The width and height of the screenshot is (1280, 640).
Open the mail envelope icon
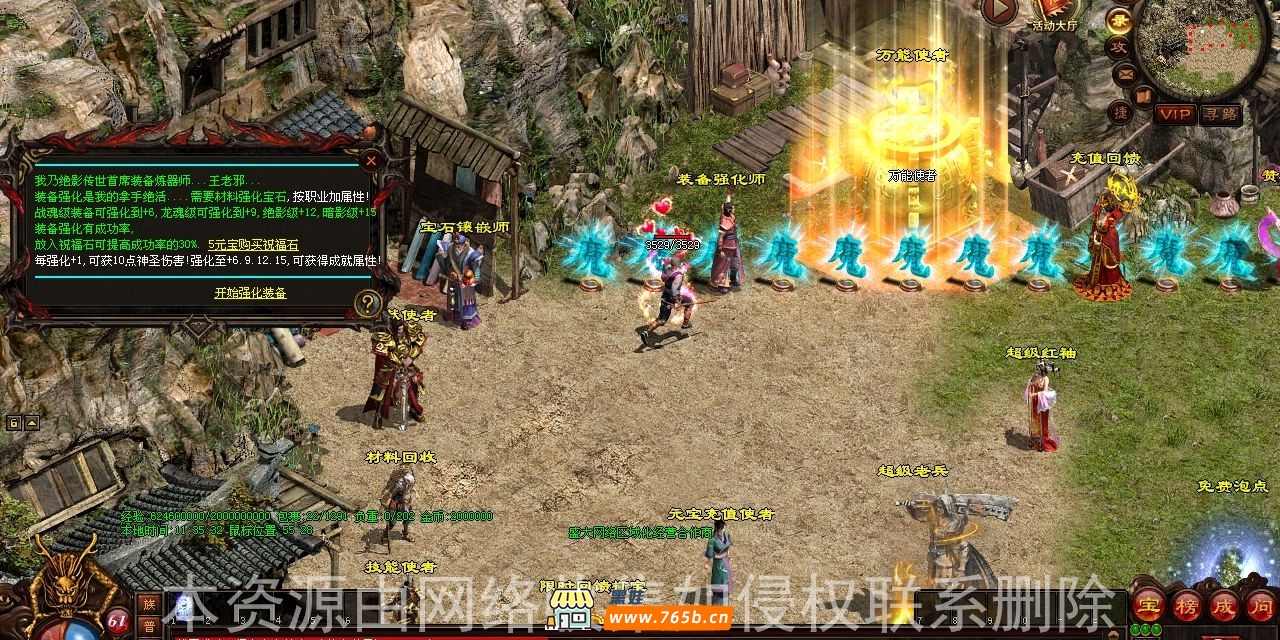tap(1125, 73)
